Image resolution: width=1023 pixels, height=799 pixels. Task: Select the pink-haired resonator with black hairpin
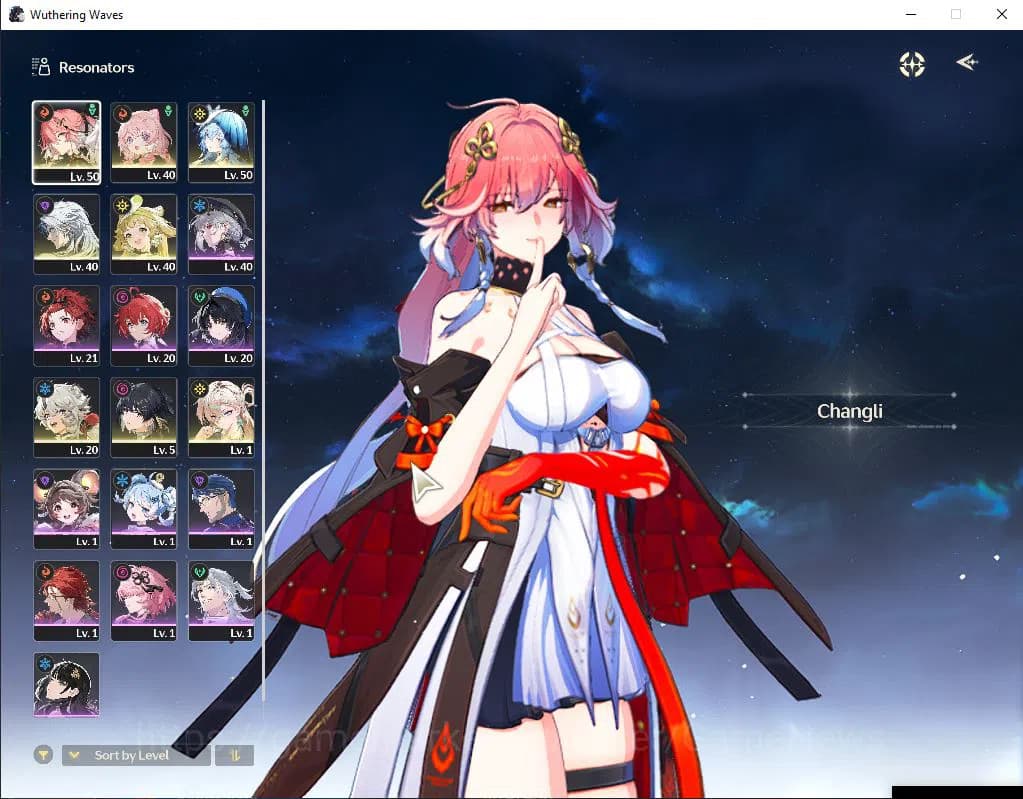click(x=144, y=600)
